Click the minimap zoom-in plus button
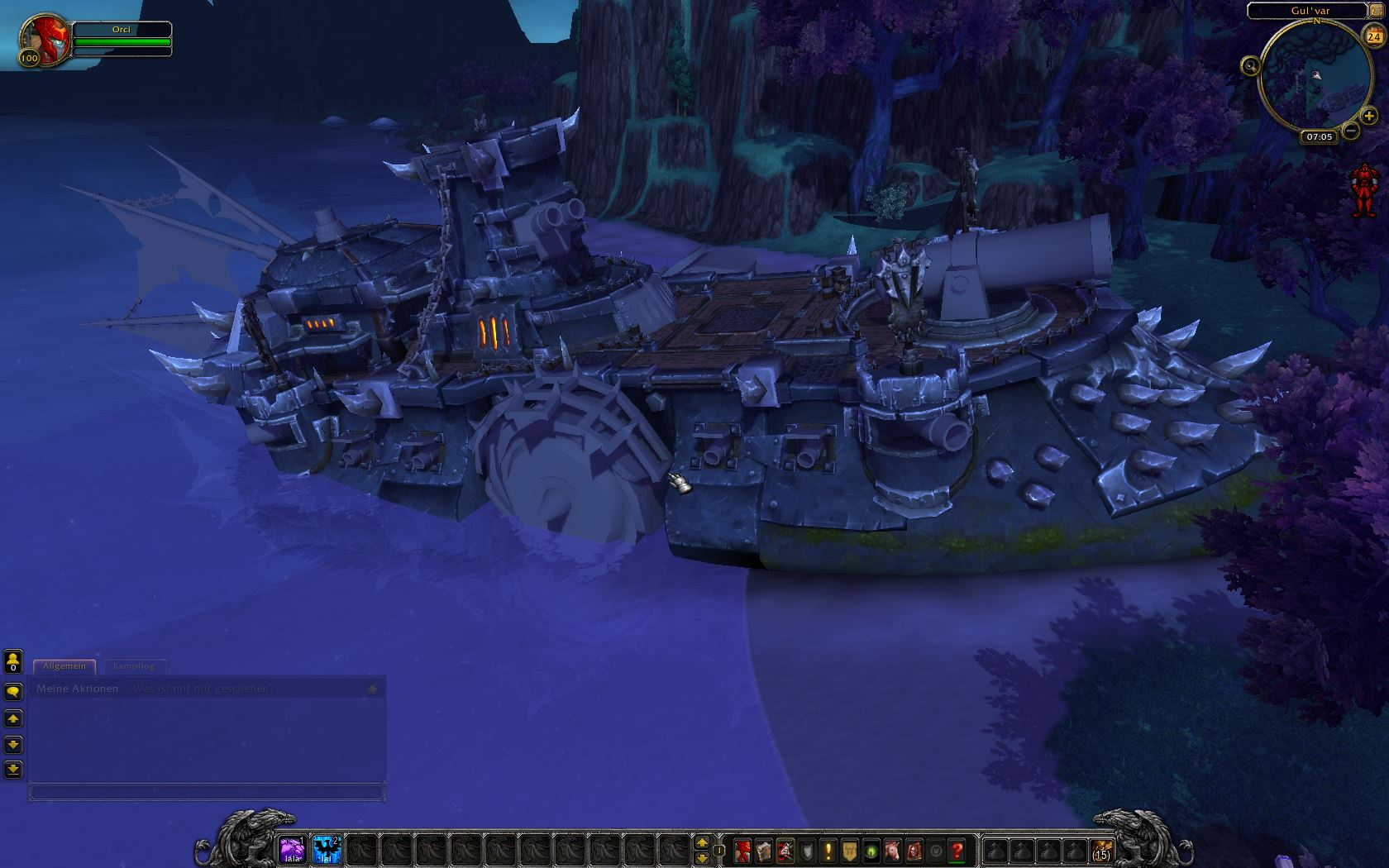The image size is (1389, 868). pyautogui.click(x=1369, y=117)
